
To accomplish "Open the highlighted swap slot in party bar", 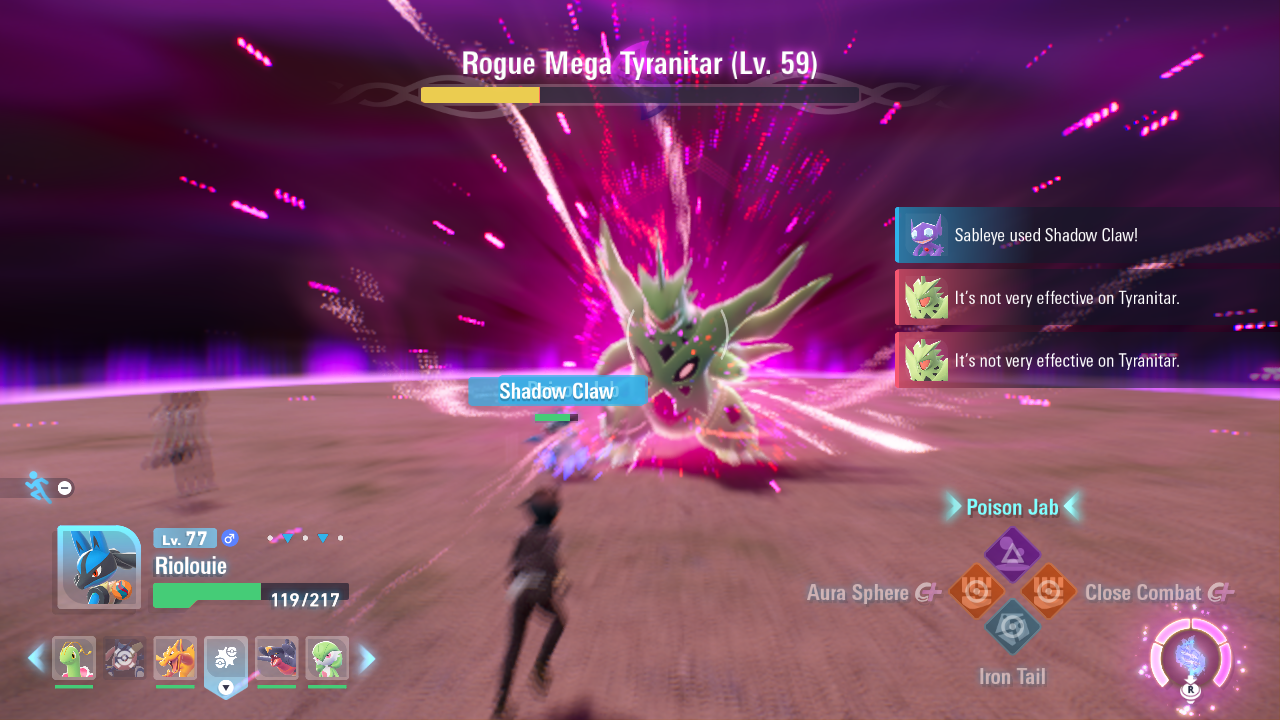I will point(226,660).
